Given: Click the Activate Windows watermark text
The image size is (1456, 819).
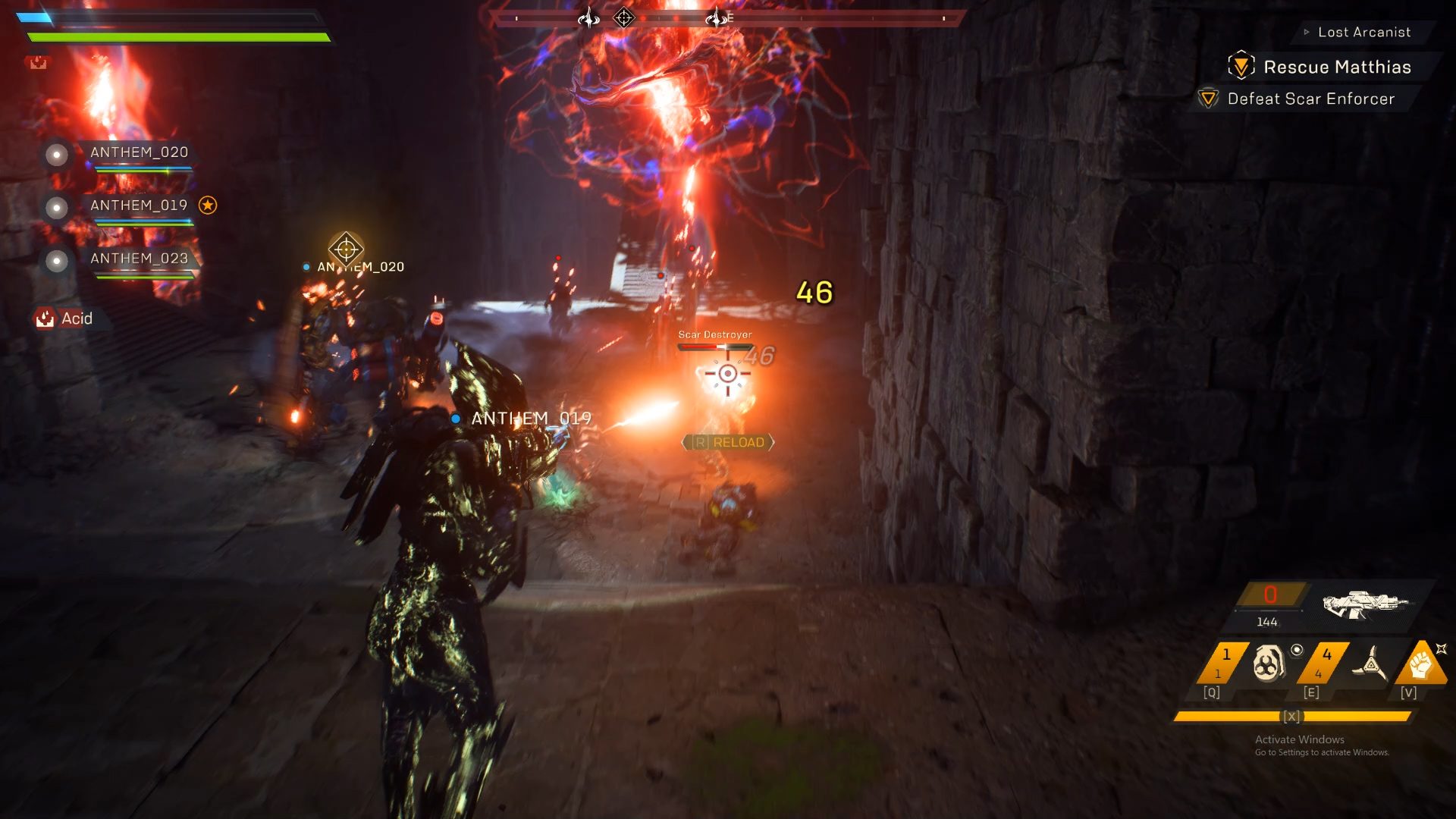Looking at the screenshot, I should tap(1299, 739).
